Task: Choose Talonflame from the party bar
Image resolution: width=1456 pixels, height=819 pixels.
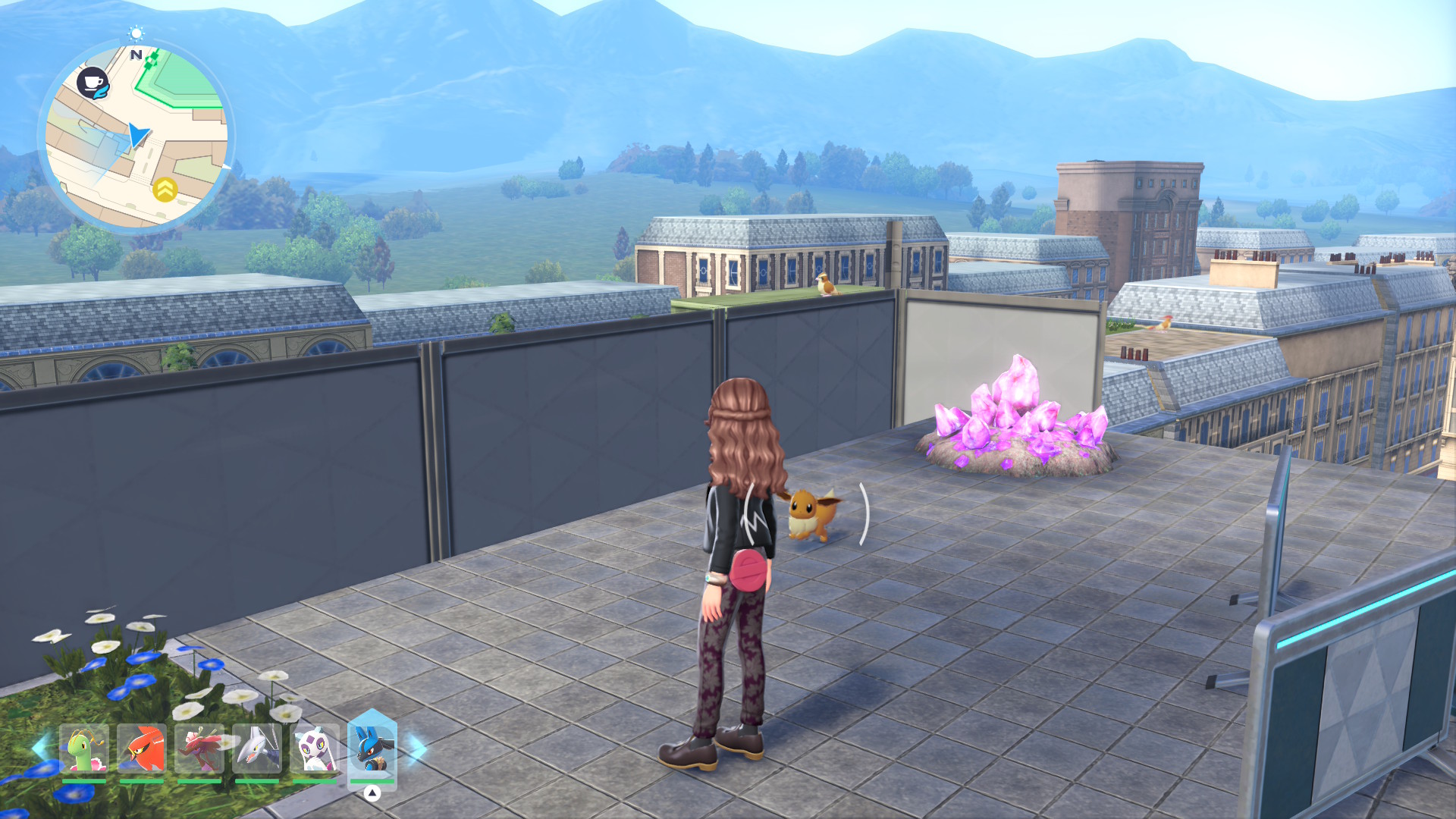Action: tap(142, 749)
